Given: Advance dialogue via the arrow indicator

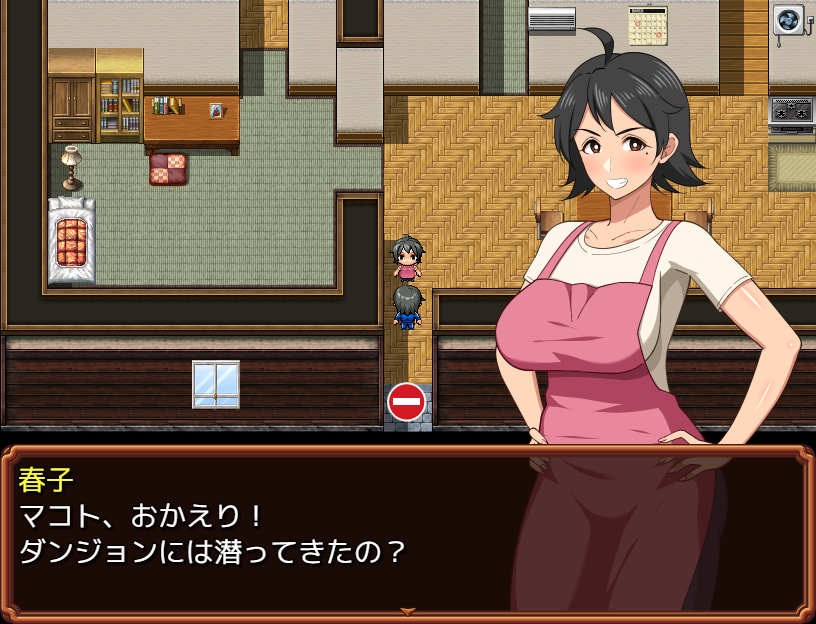Looking at the screenshot, I should pyautogui.click(x=407, y=611).
